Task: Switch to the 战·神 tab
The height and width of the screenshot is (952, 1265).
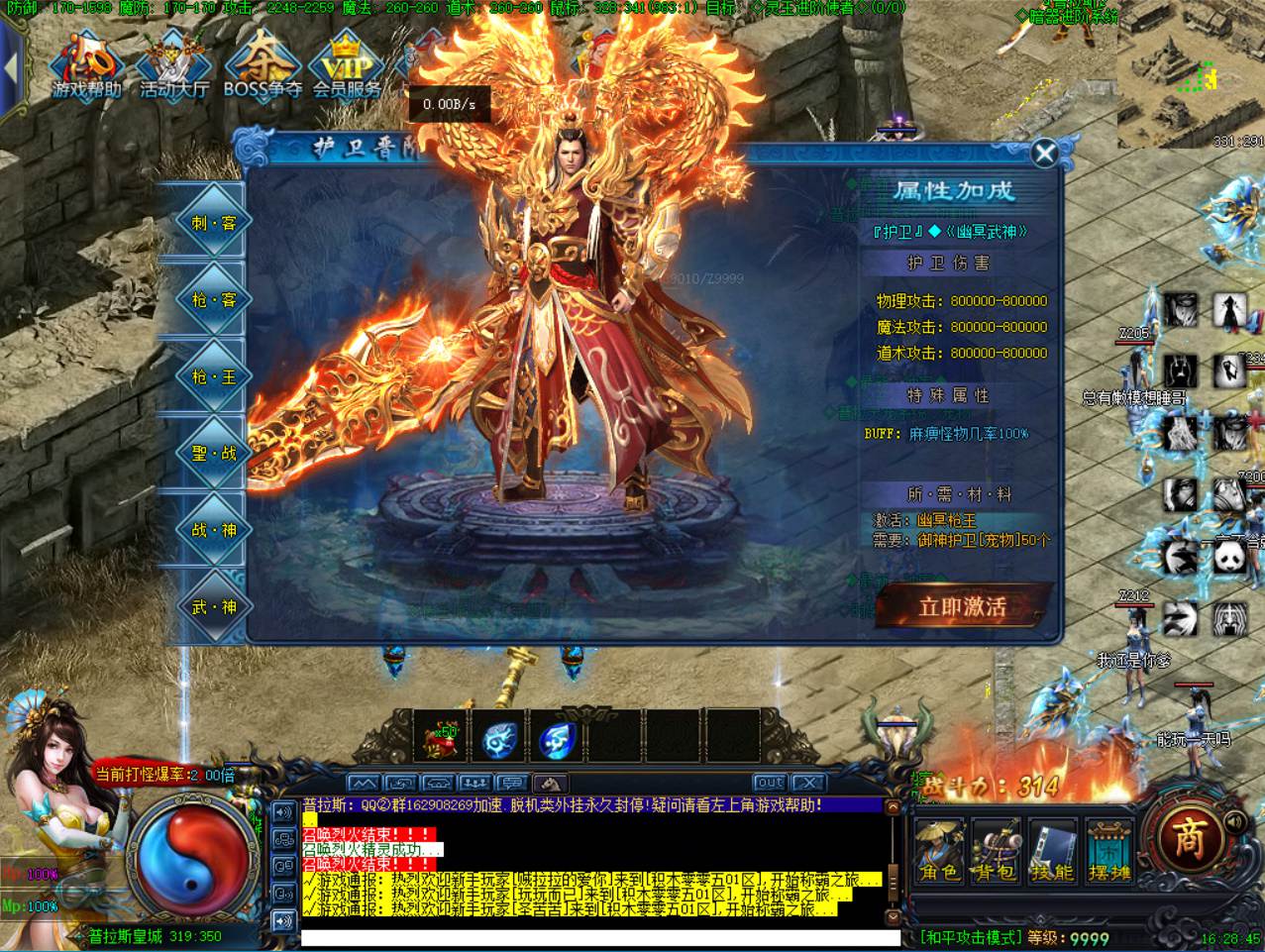Action: [x=213, y=530]
